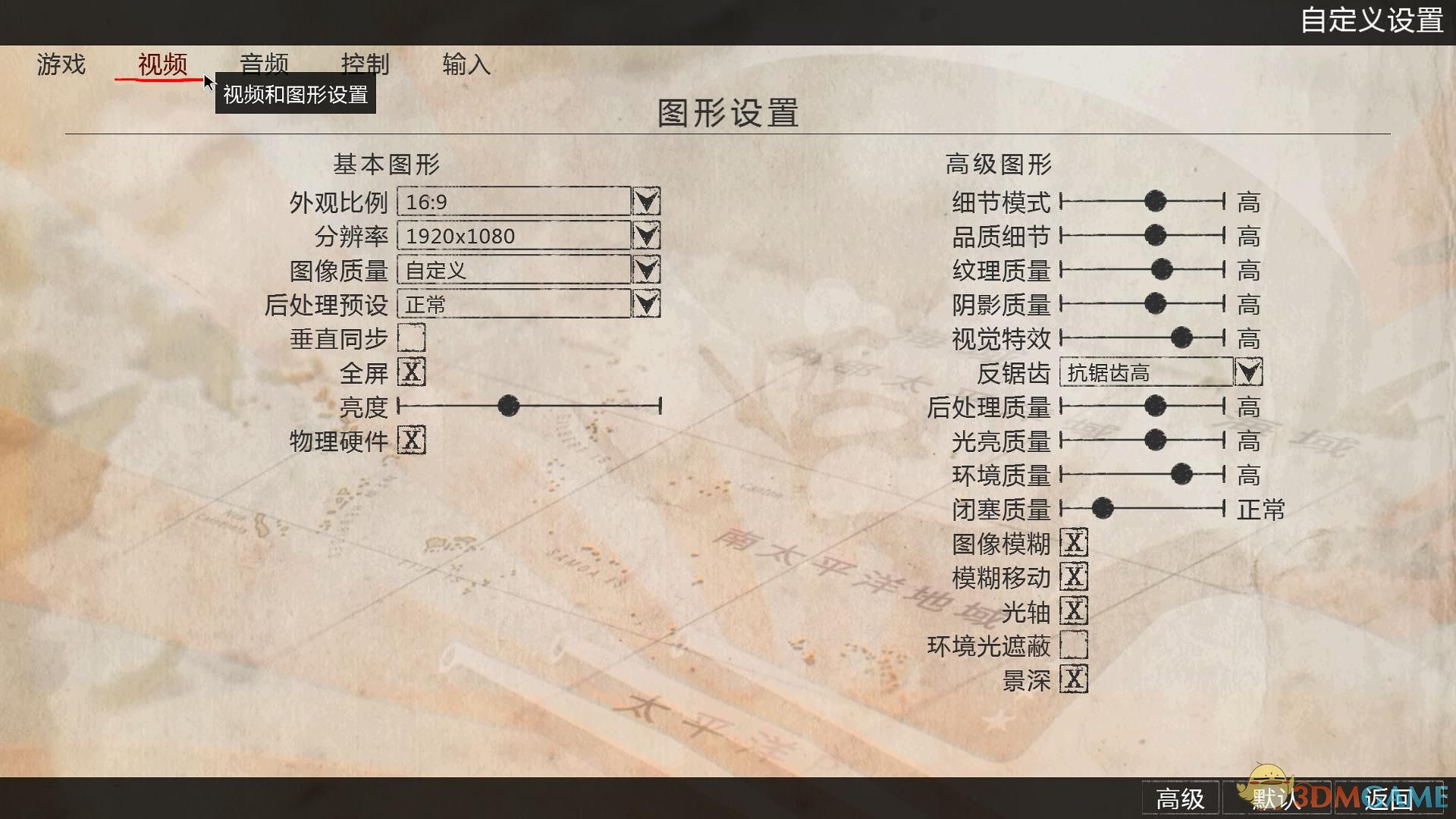Open the 外观比例 aspect ratio dropdown
Screen dimensions: 1456x819
coord(646,202)
